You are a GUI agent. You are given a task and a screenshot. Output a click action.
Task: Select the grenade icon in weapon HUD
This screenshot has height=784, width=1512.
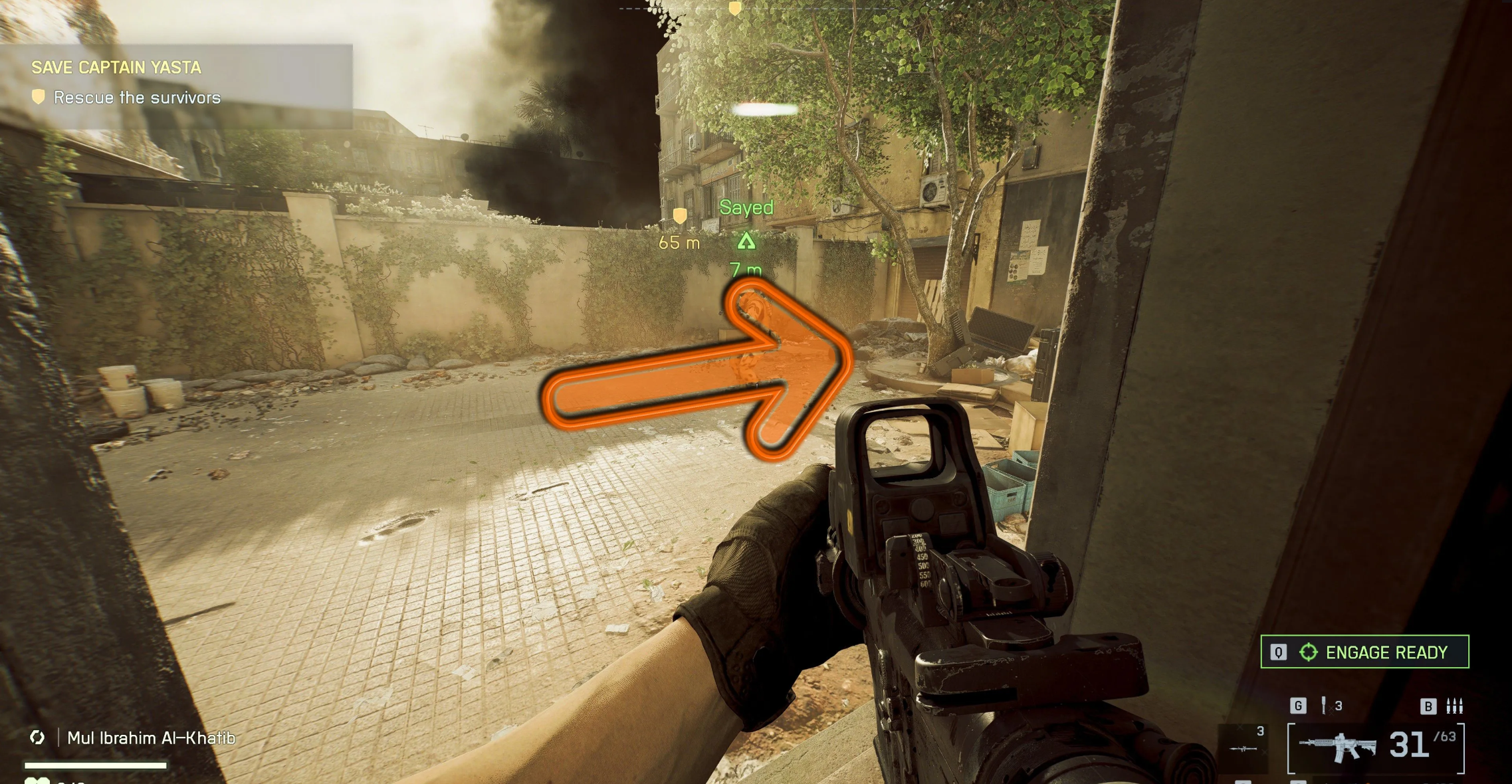tap(1323, 706)
